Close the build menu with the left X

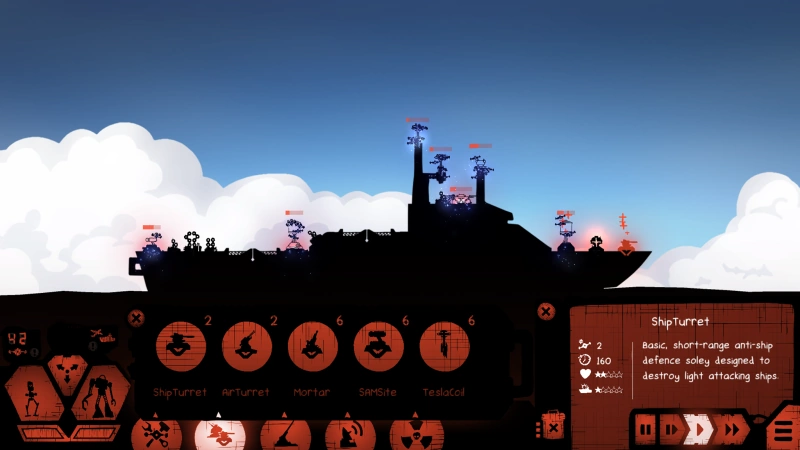136,319
